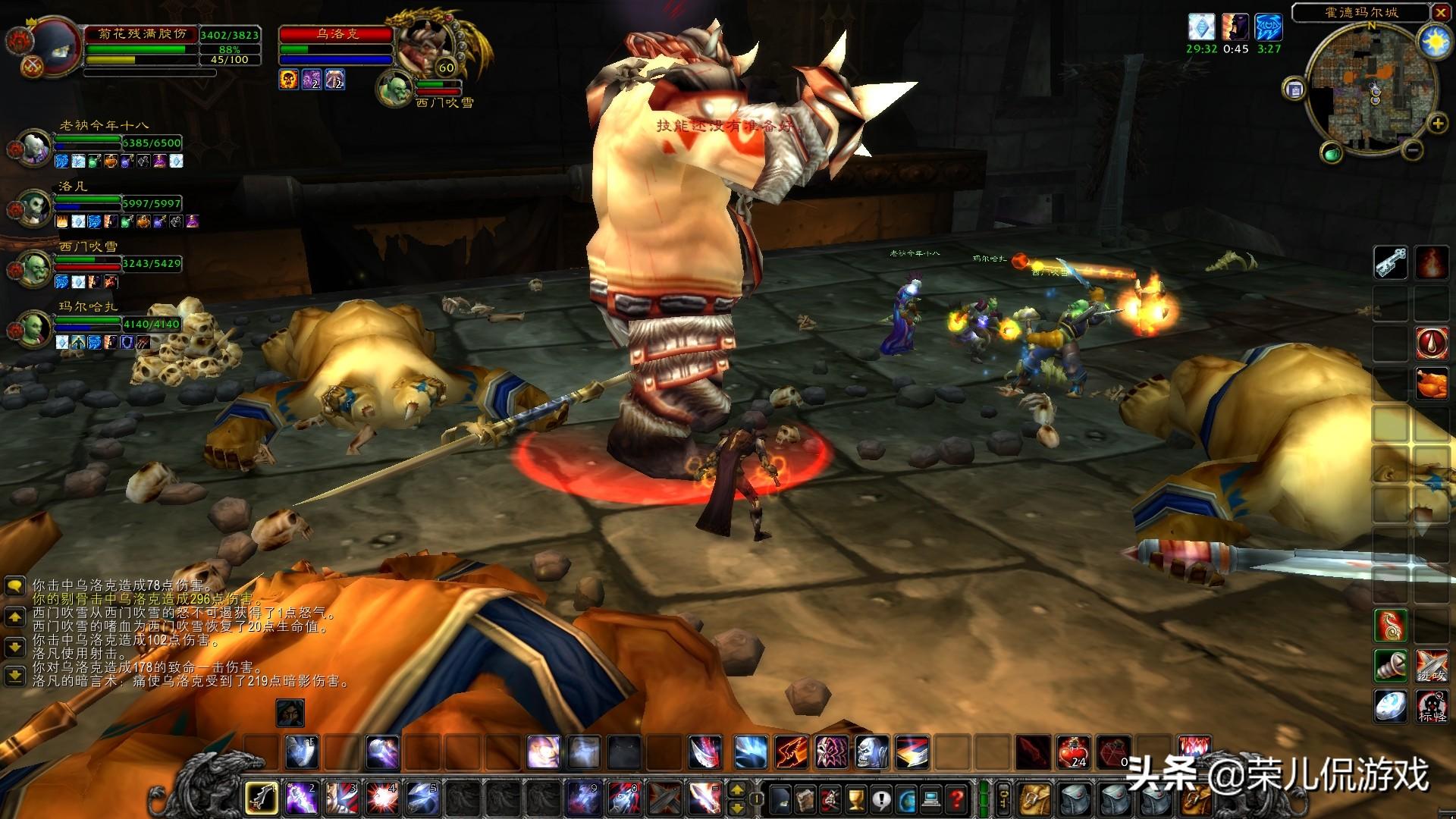Image resolution: width=1456 pixels, height=819 pixels.
Task: Close the minimap with the X button
Action: (1441, 12)
